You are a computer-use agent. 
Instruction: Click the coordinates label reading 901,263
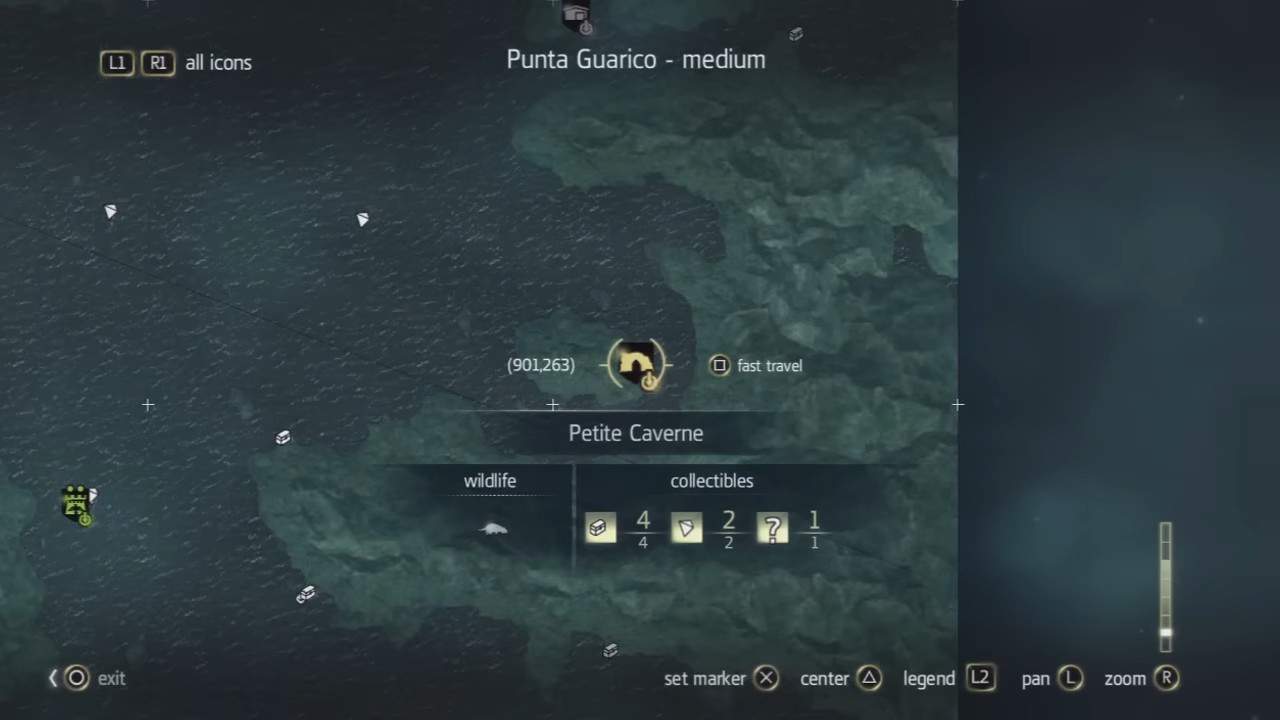[x=540, y=365]
